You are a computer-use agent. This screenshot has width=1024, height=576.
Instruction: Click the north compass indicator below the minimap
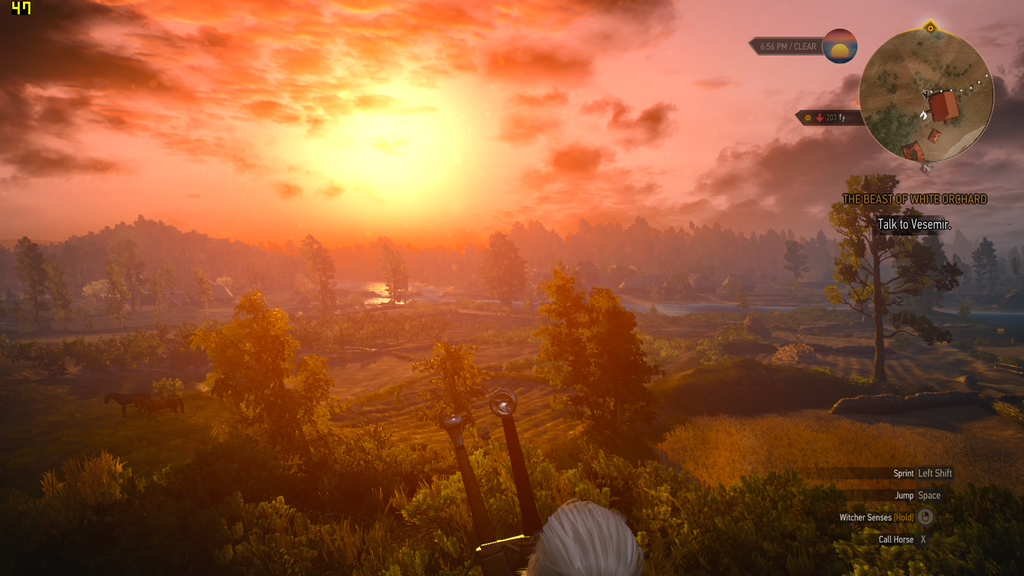pos(926,167)
